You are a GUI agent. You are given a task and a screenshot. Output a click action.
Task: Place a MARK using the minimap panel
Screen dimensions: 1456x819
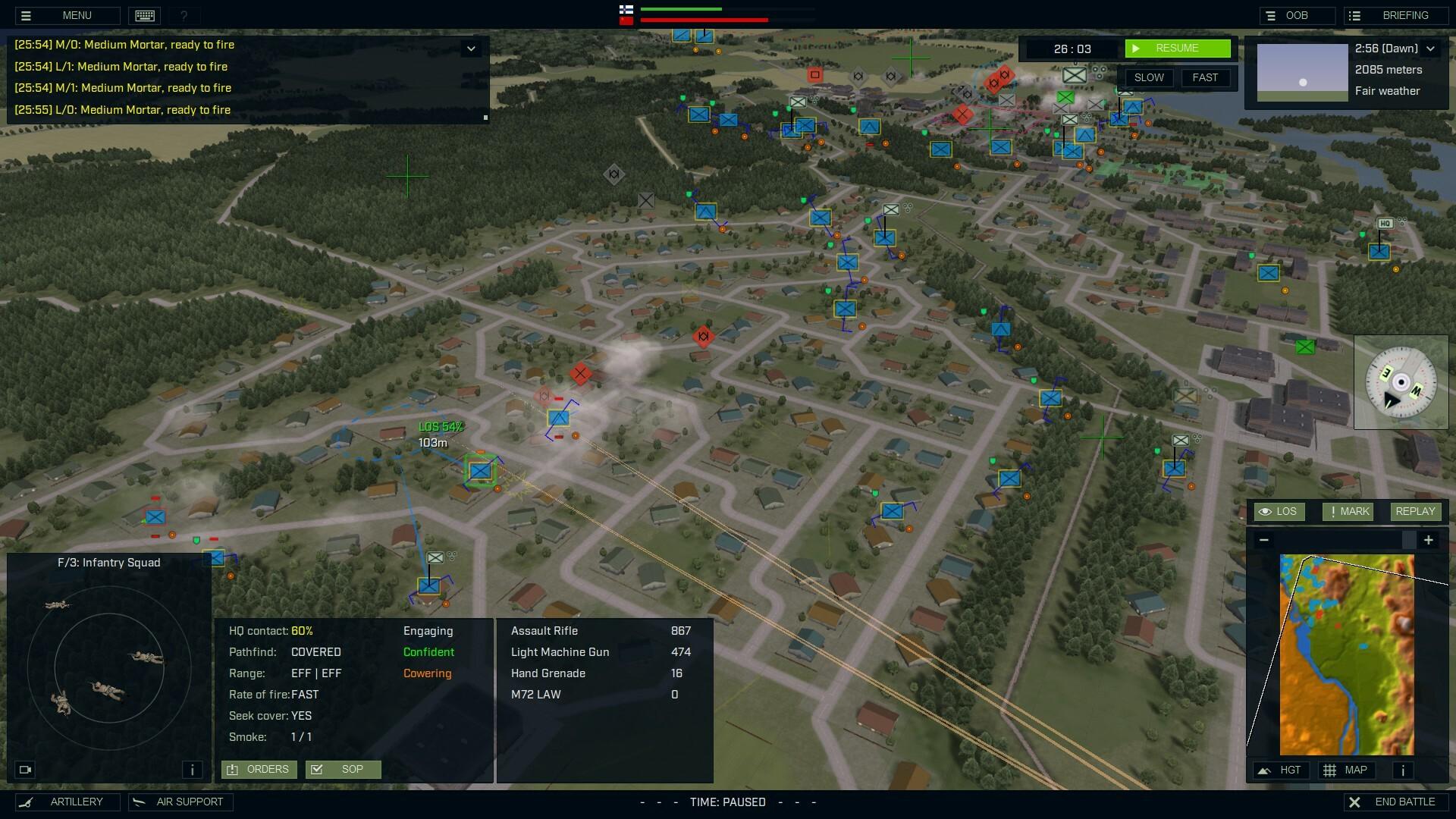tap(1348, 511)
